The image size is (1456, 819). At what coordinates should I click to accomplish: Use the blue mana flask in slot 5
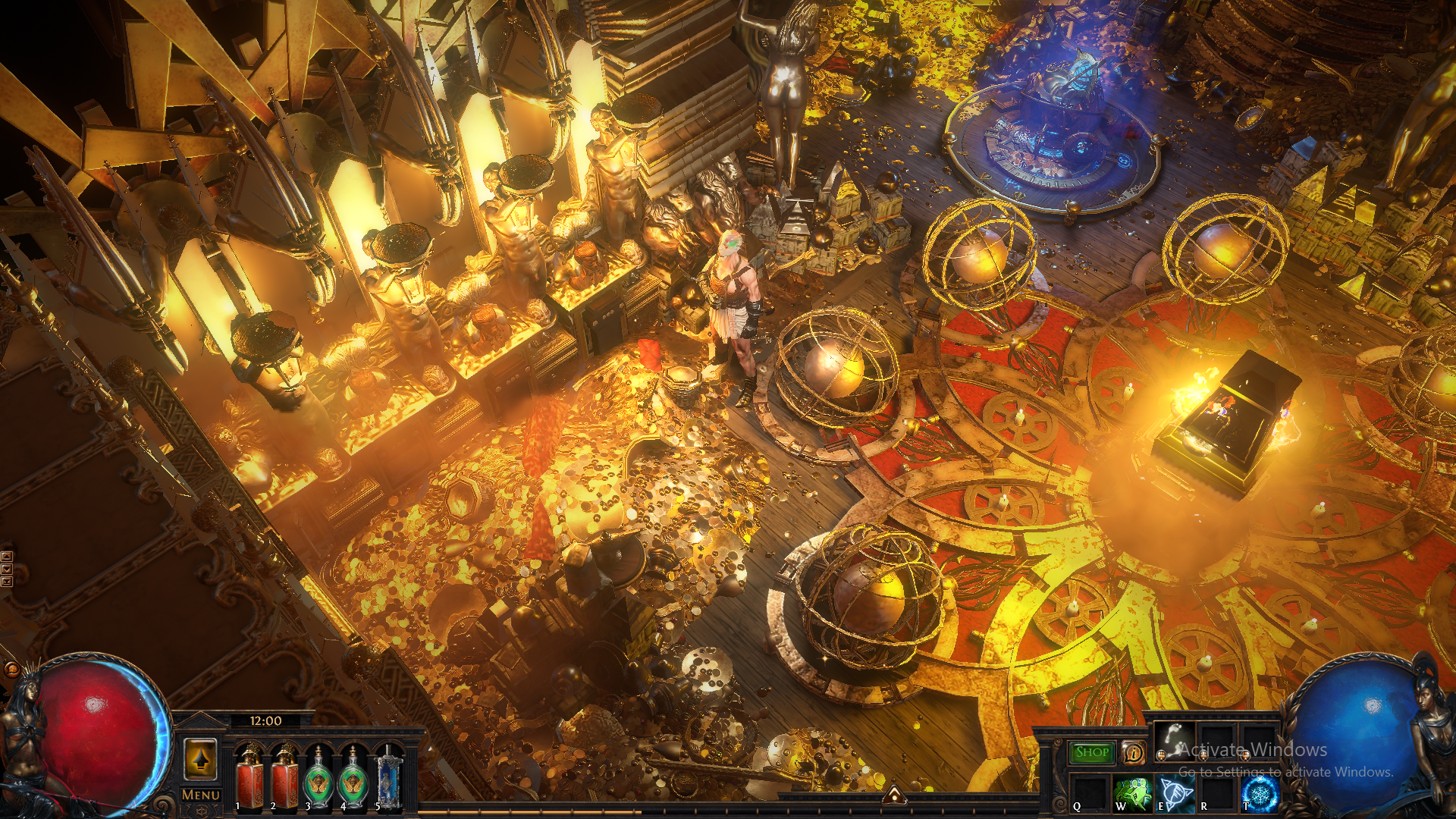[x=388, y=776]
